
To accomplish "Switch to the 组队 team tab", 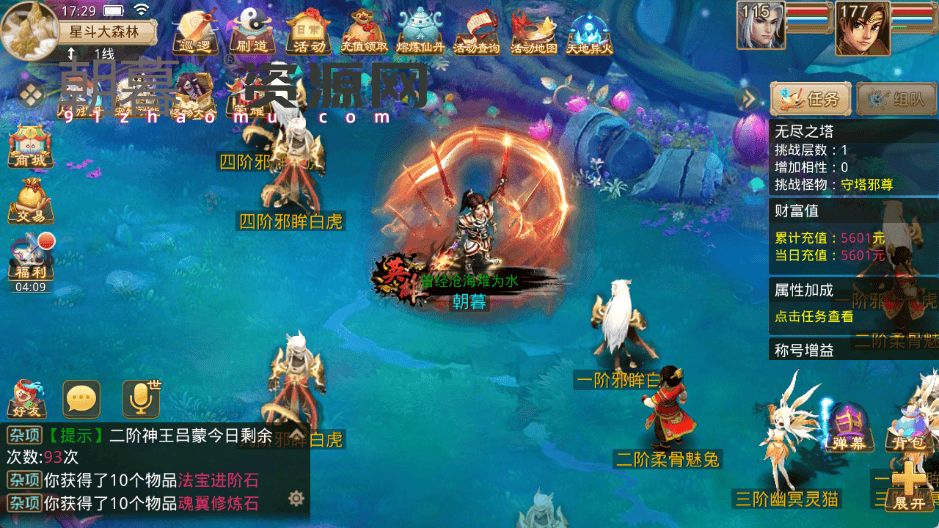I will 896,99.
